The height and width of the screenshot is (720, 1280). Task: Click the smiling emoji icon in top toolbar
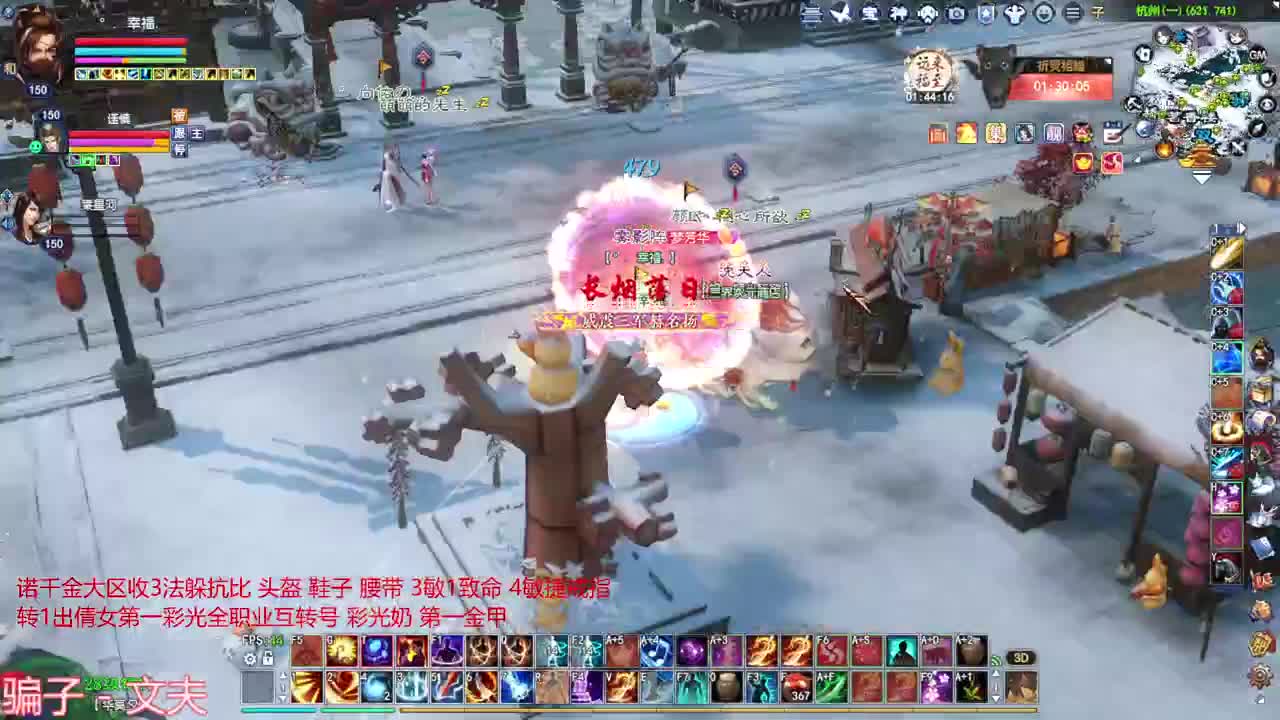1045,13
